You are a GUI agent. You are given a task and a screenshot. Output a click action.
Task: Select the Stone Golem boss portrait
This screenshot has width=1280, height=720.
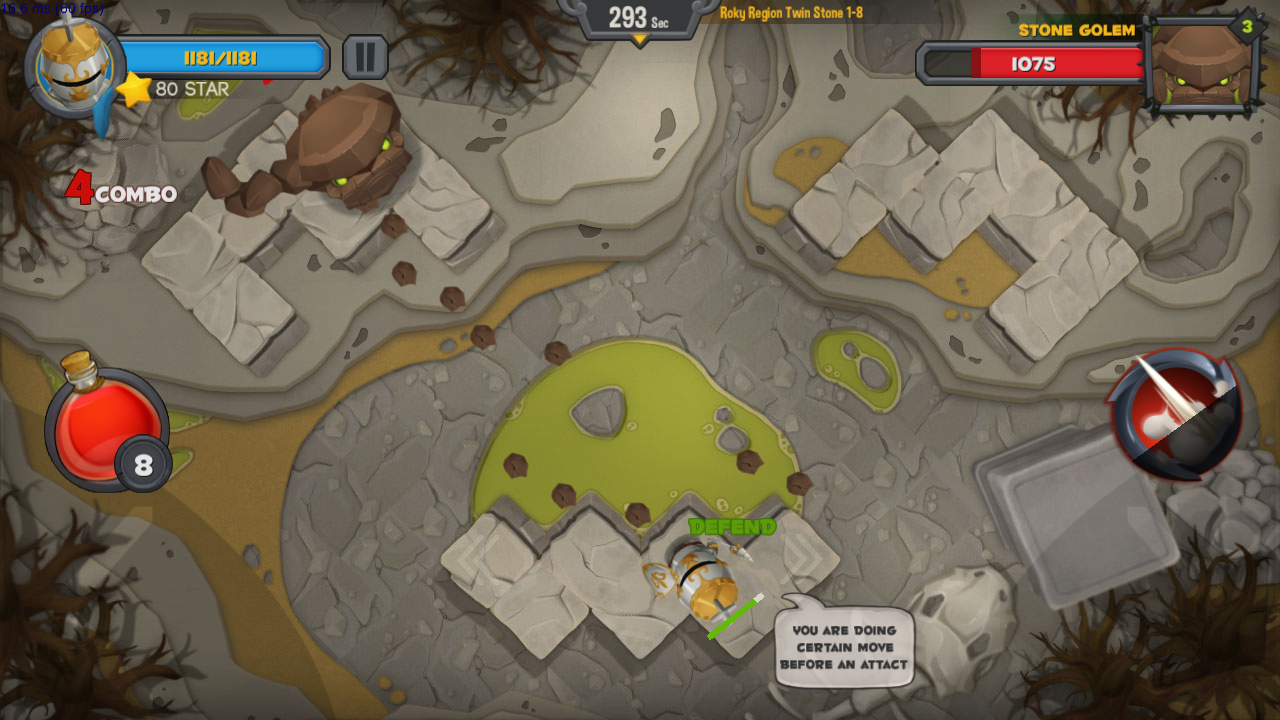1201,65
